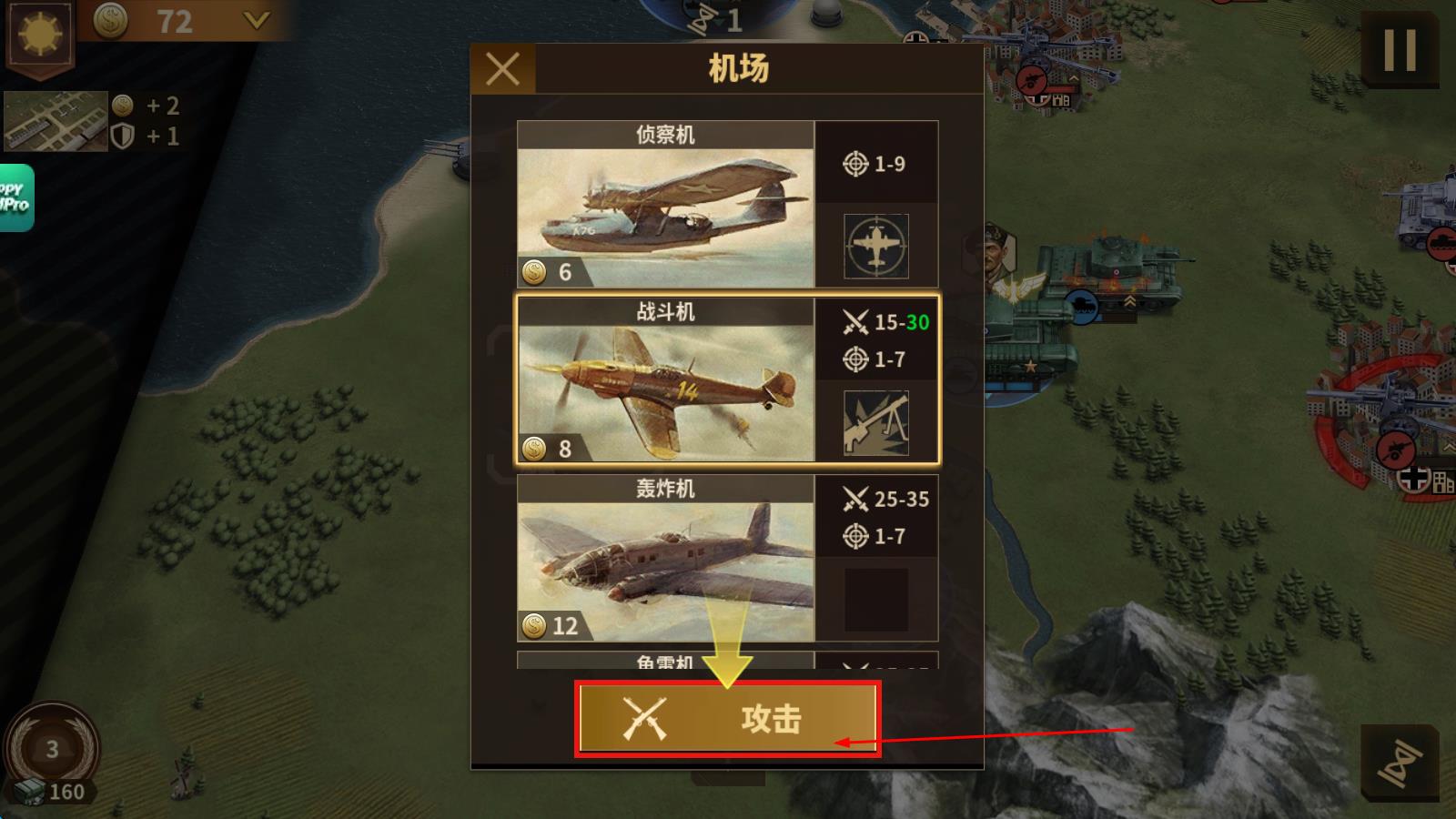Viewport: 1456px width, 819px height.
Task: View the airfield terrain thumbnail
Action: pyautogui.click(x=56, y=120)
